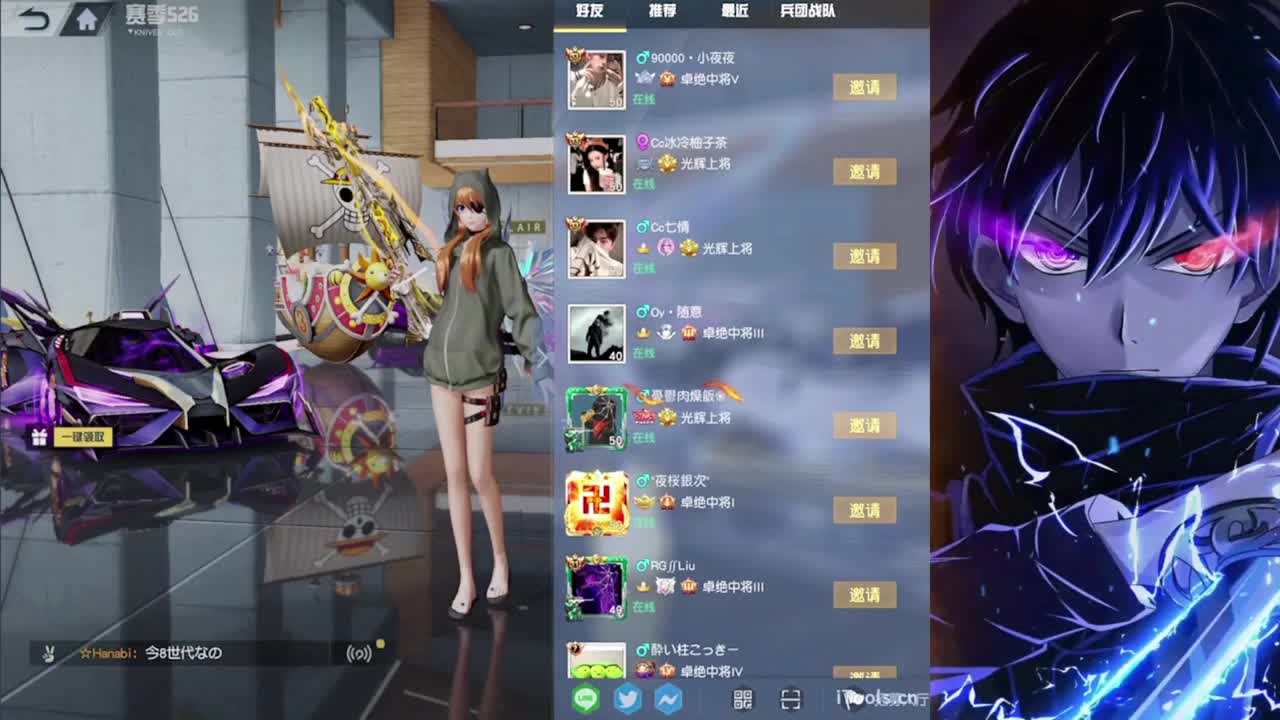The image size is (1280, 720).
Task: Click 一键领取 to claim rewards
Action: (x=82, y=436)
